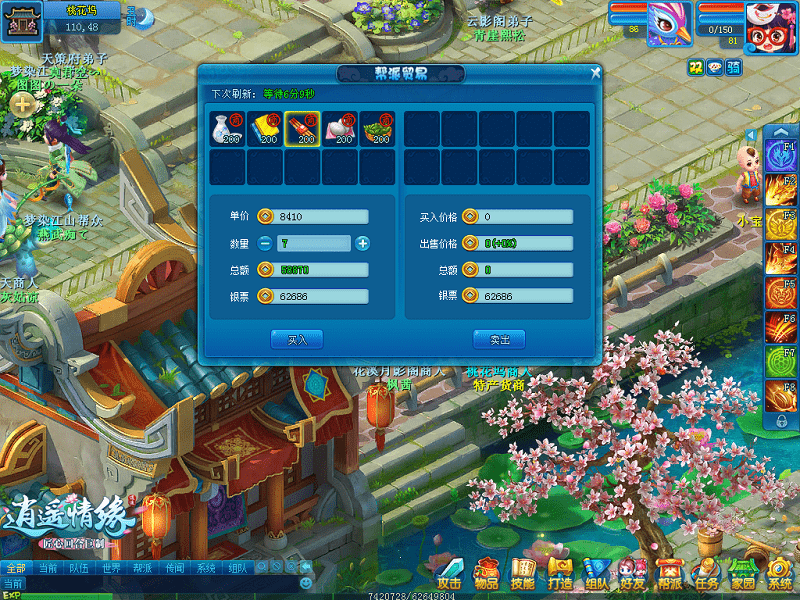
Task: Select the white porcelain vase trade item
Action: [226, 129]
